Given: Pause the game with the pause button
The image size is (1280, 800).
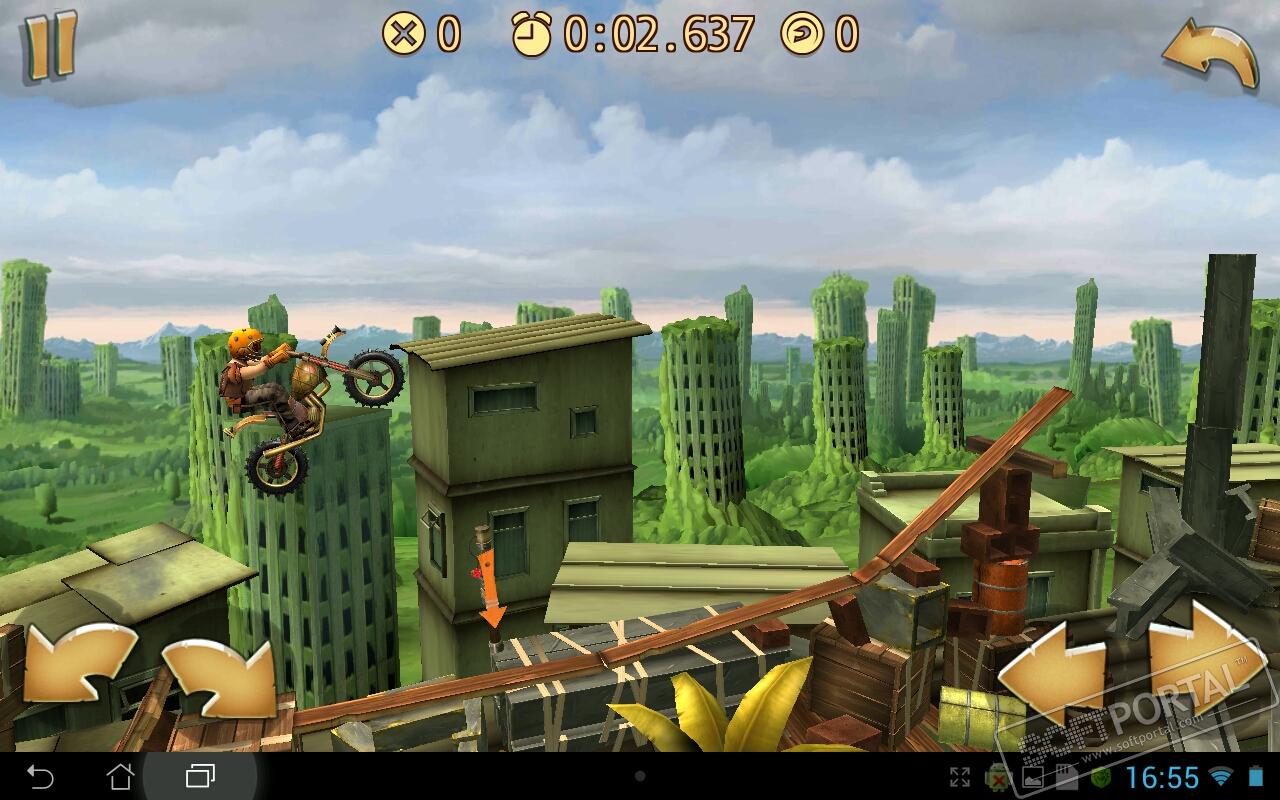Looking at the screenshot, I should pos(50,45).
